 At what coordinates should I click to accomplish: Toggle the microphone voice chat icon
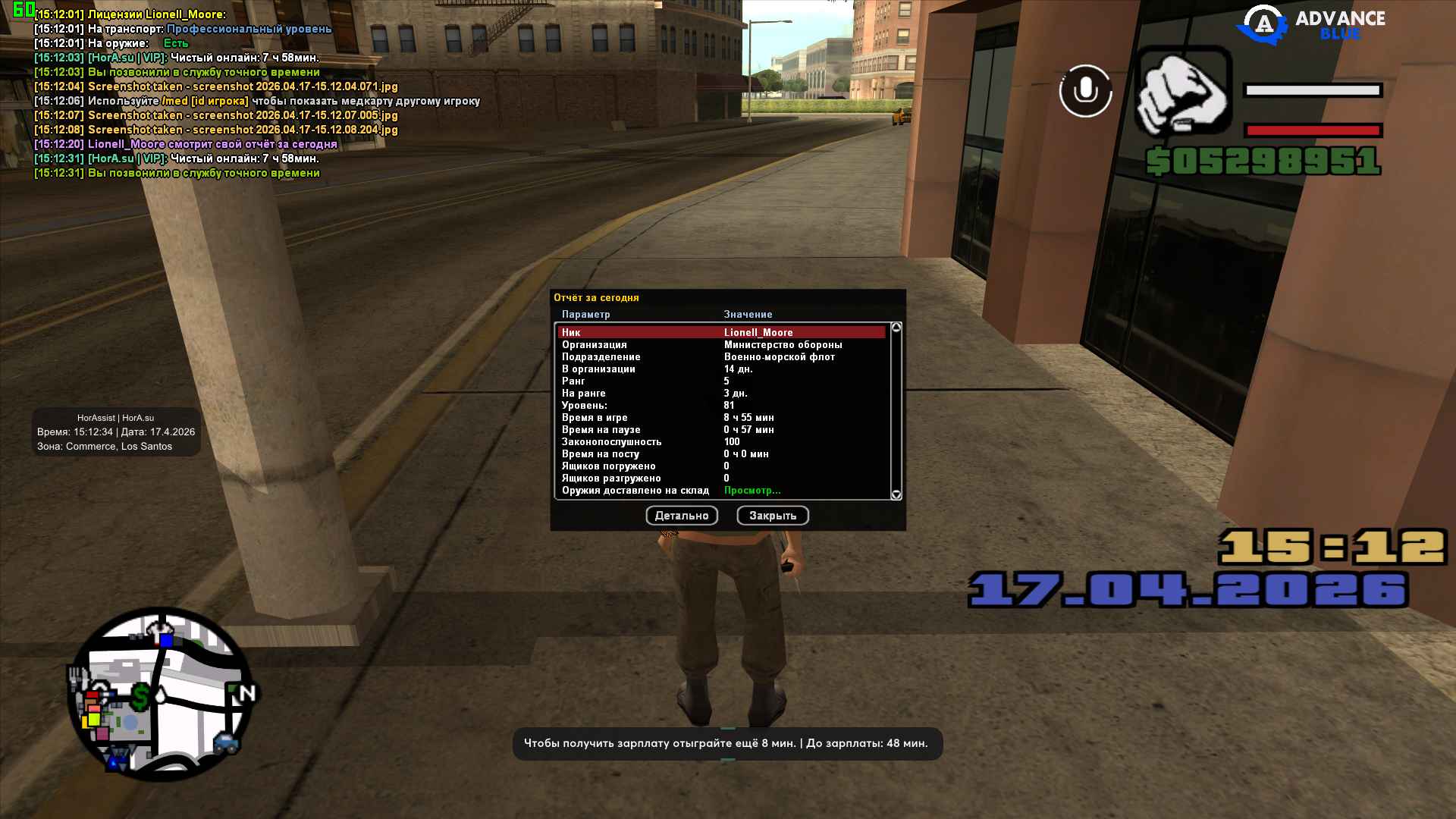tap(1085, 91)
